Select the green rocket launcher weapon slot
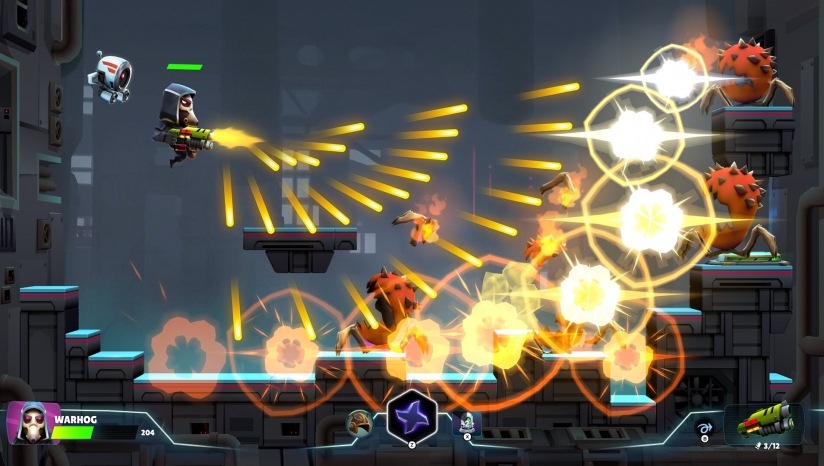Viewport: 824px width, 466px height. 763,420
